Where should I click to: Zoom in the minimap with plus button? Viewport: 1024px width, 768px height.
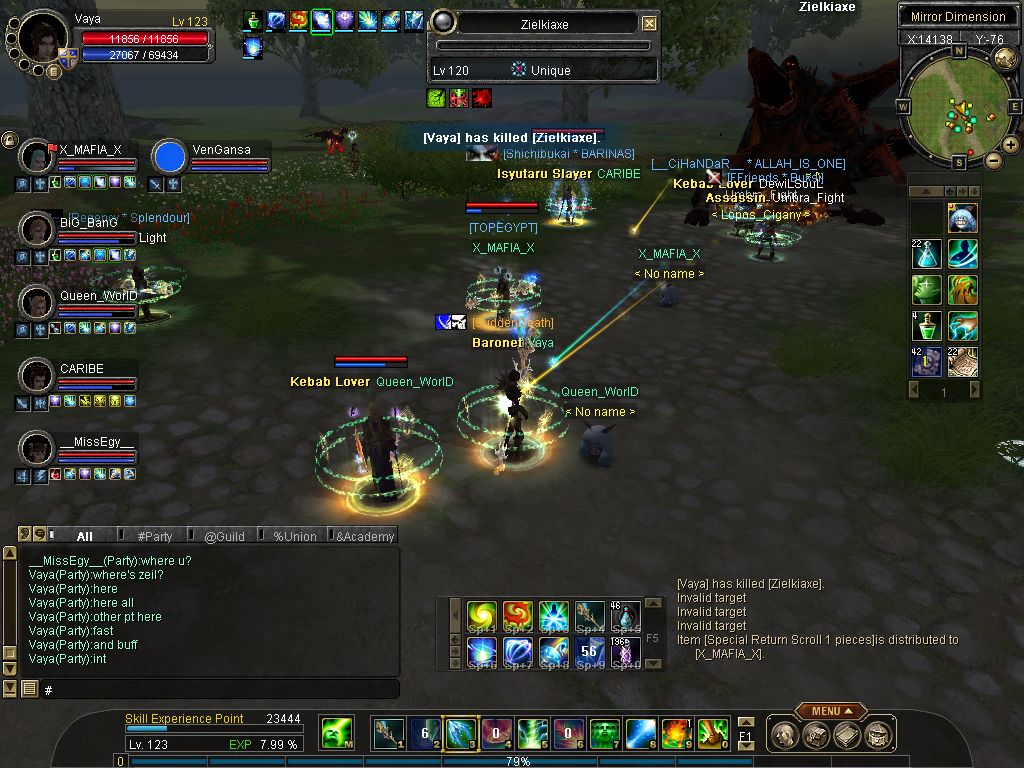click(x=1011, y=145)
